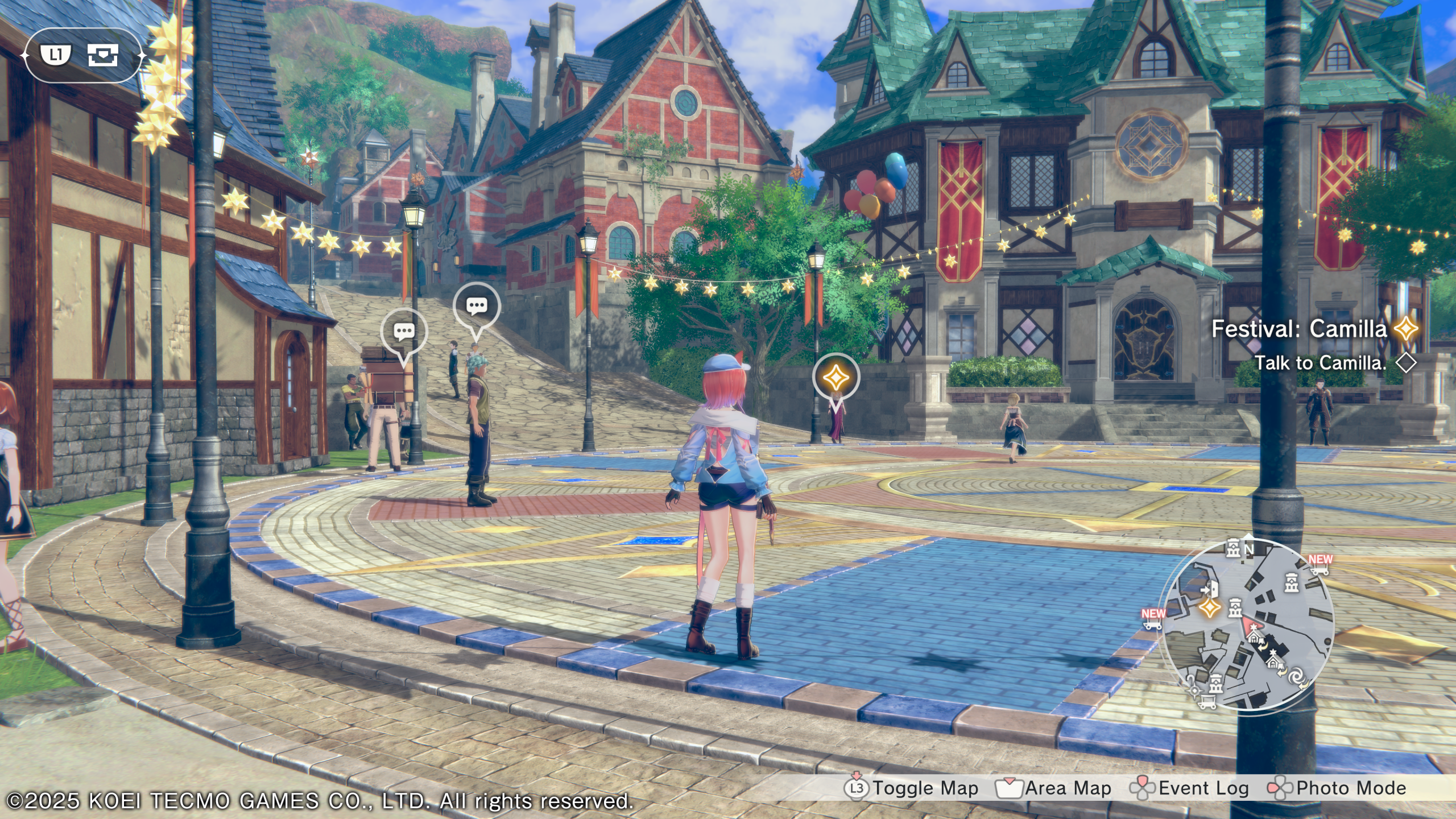
Task: Click the speech bubble above the green-haired man
Action: point(477,307)
